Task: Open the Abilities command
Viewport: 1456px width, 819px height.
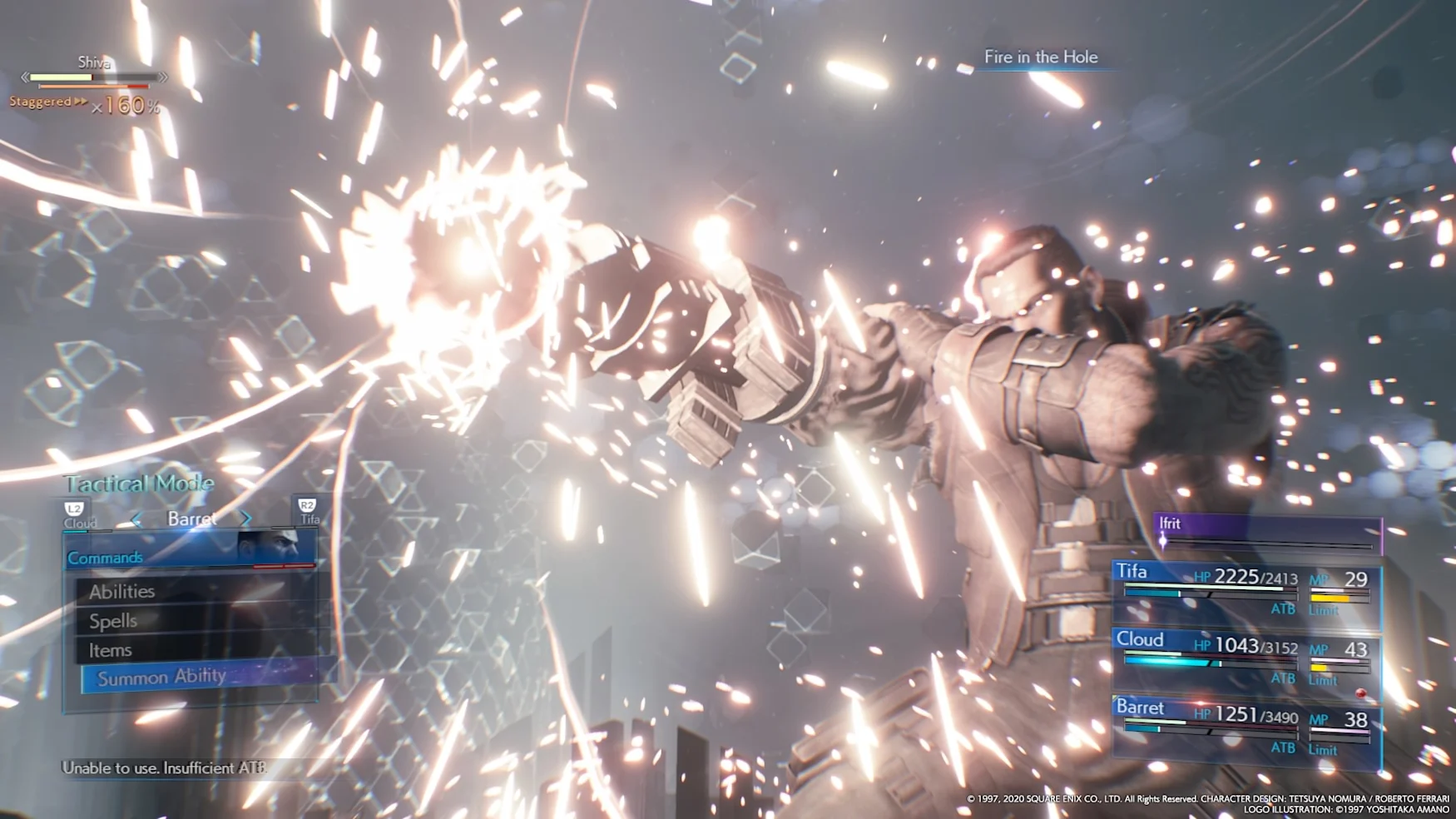Action: point(122,592)
